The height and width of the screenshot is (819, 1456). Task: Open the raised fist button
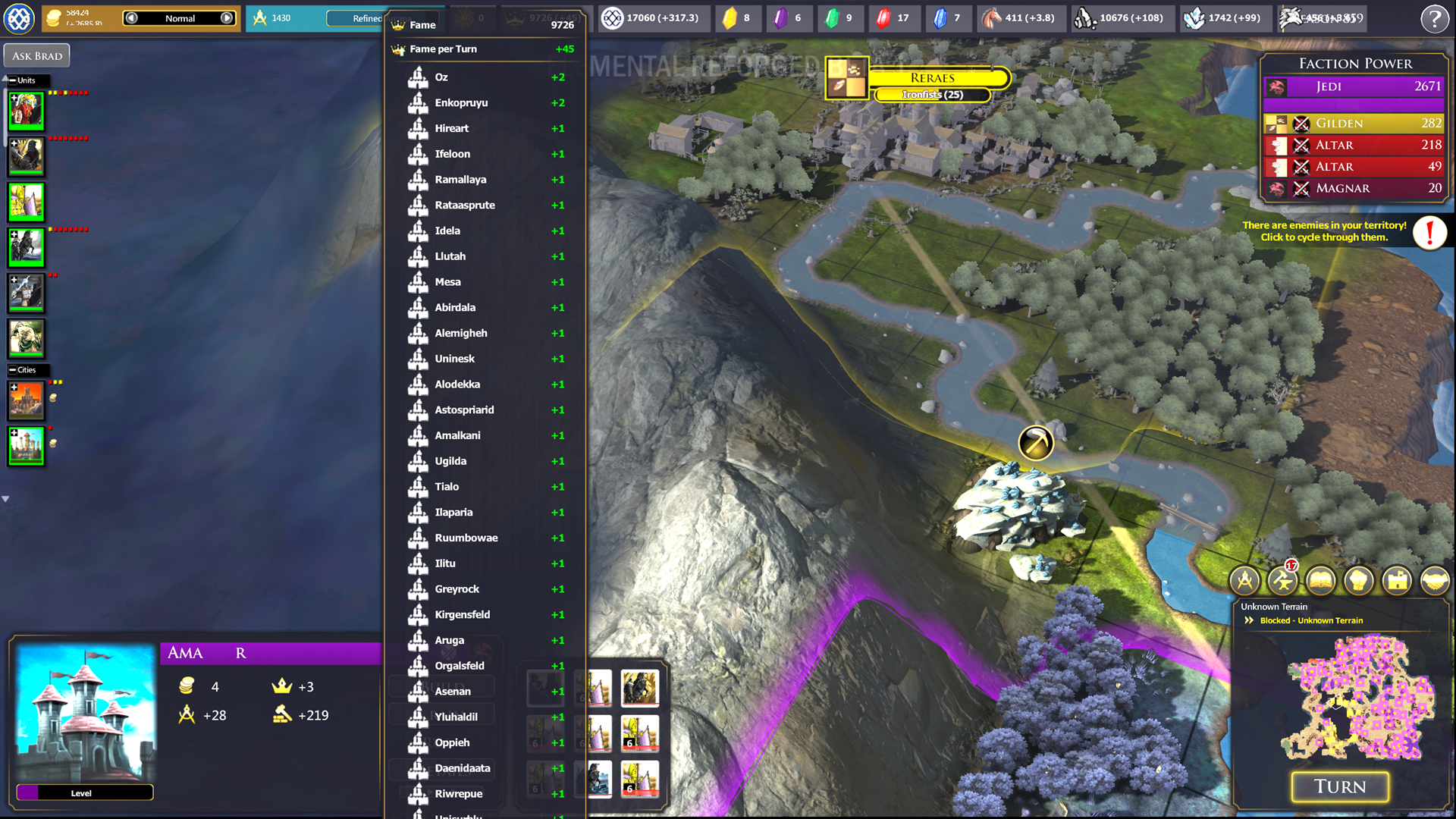pyautogui.click(x=1358, y=581)
